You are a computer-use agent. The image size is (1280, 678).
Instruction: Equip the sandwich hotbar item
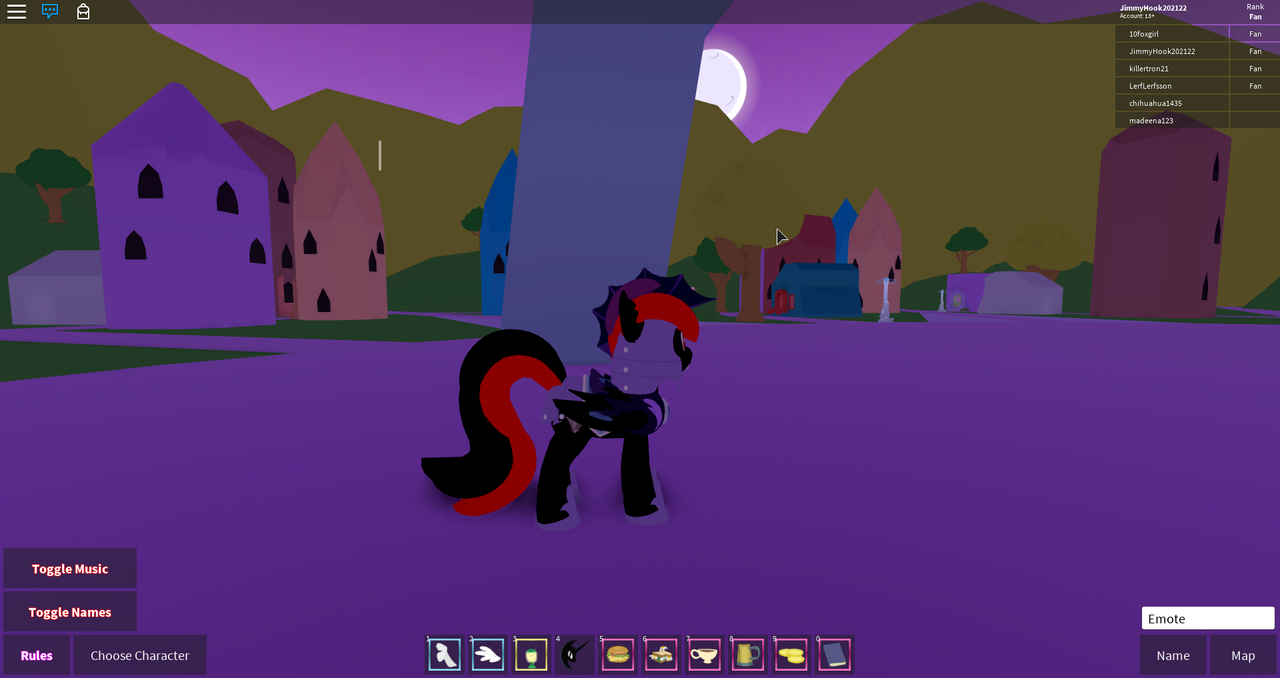click(662, 655)
